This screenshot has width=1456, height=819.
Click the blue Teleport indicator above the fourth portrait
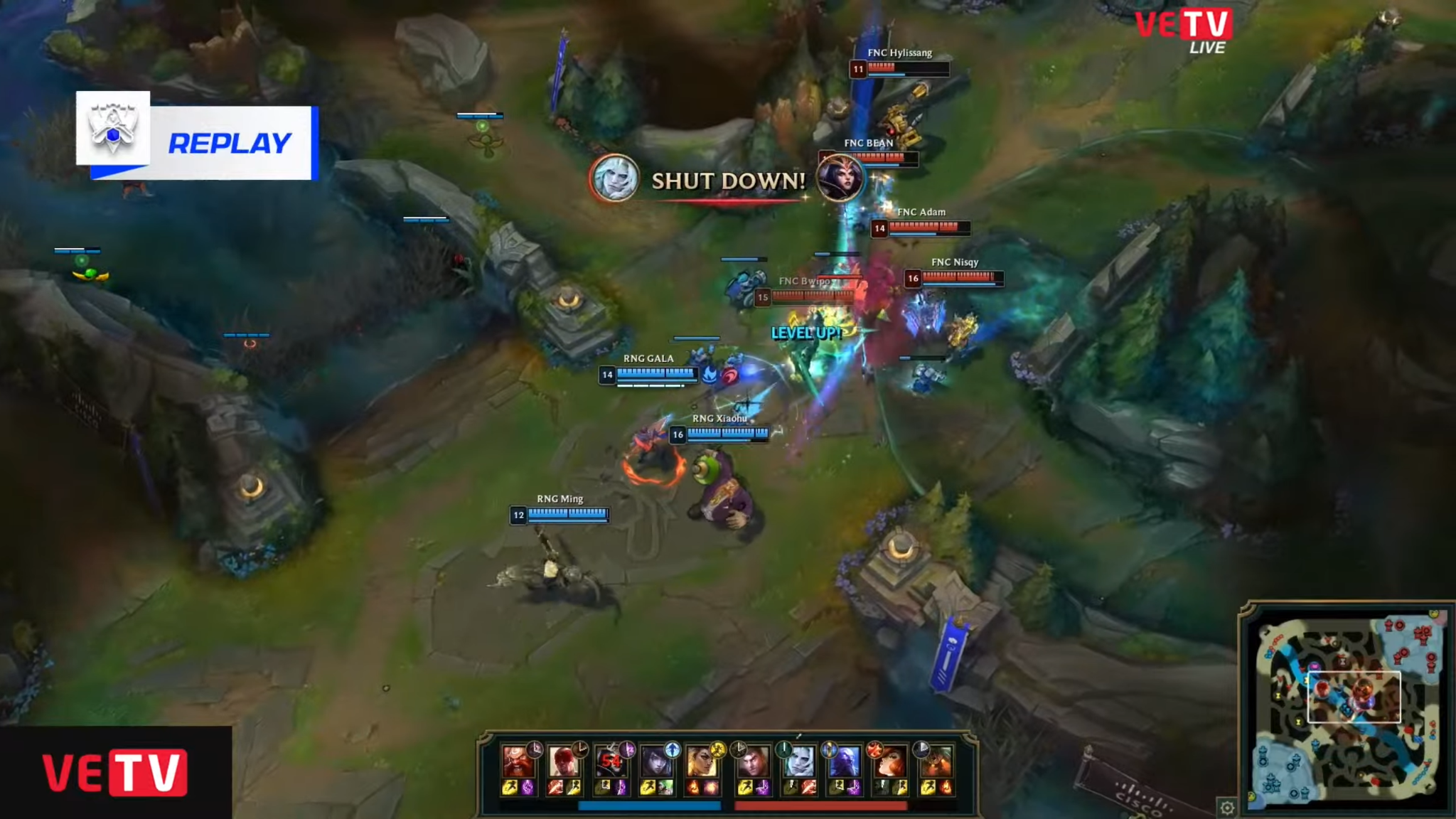(x=672, y=749)
